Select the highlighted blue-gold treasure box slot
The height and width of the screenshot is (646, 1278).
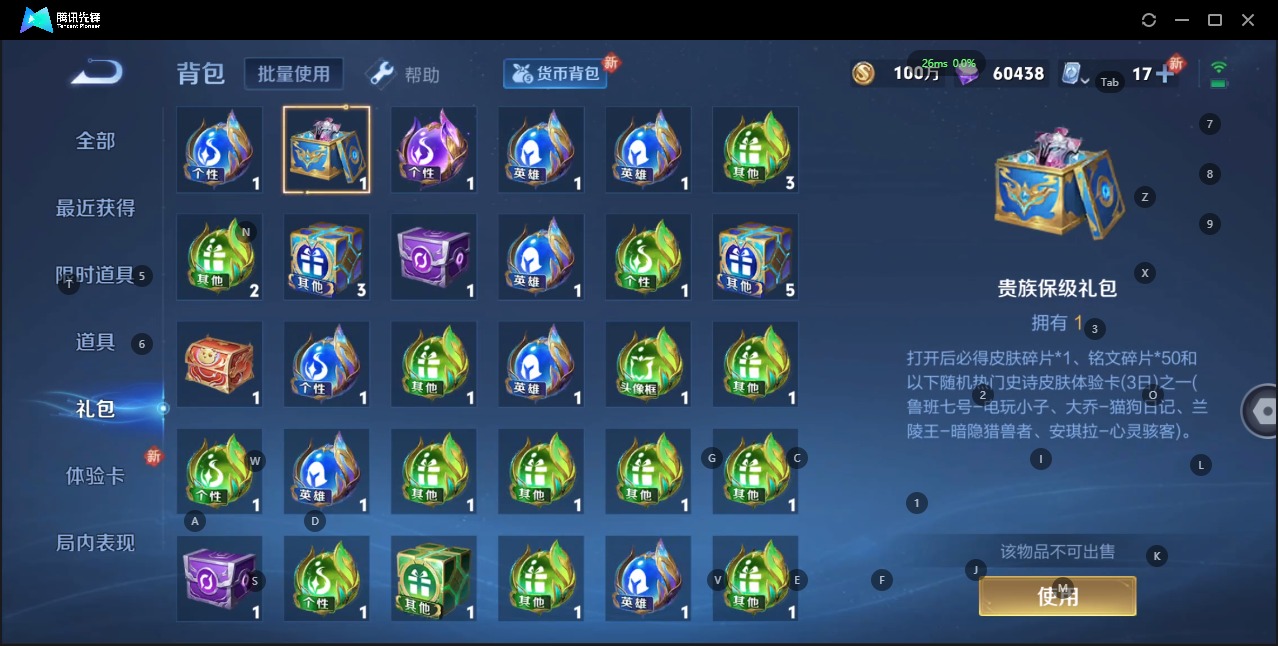pyautogui.click(x=326, y=149)
